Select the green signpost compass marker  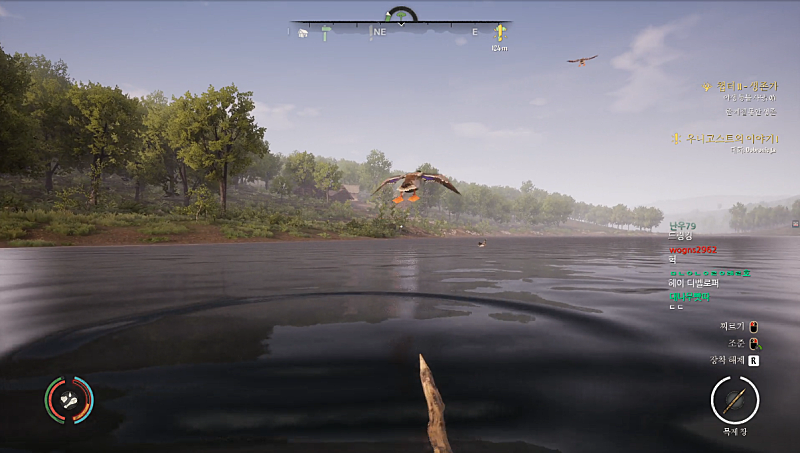[x=326, y=33]
